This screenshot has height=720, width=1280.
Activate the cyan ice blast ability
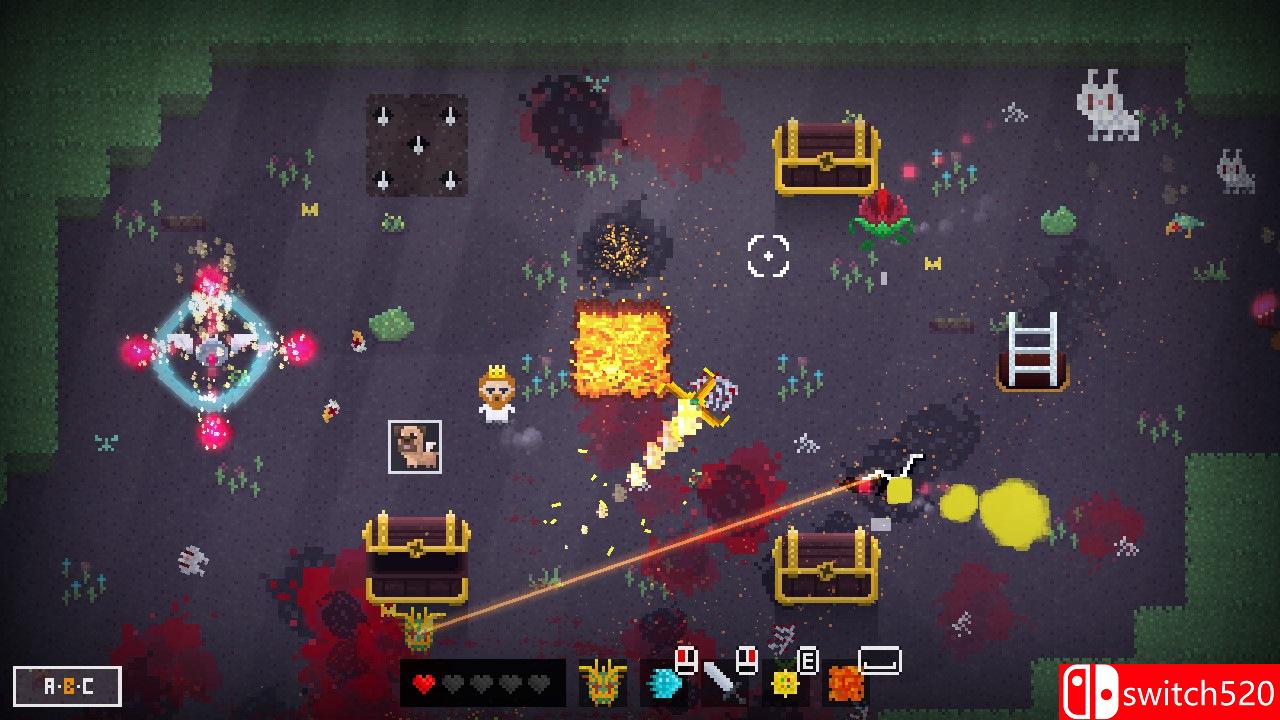tap(663, 684)
